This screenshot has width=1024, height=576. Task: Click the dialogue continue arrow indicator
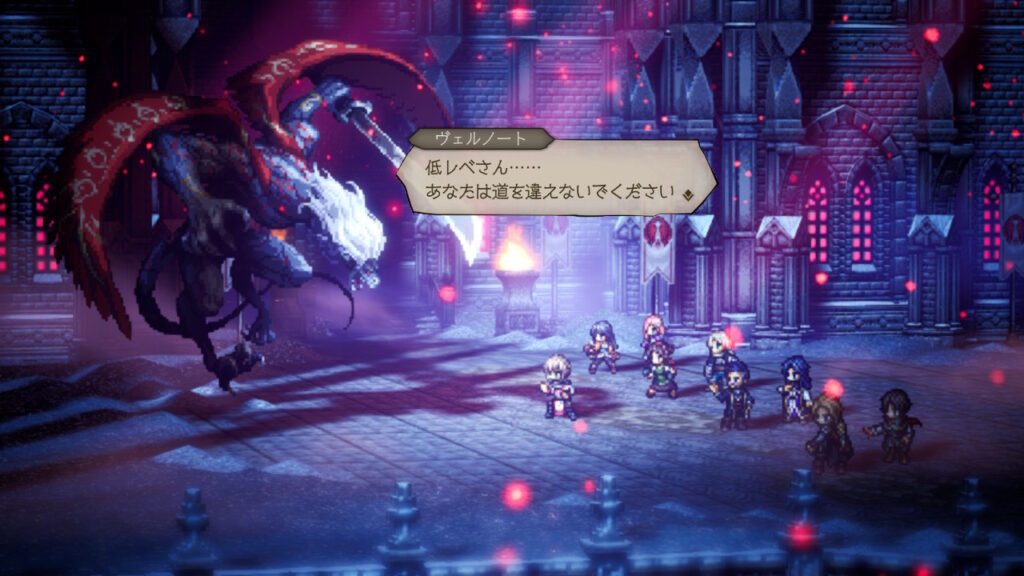coord(688,194)
